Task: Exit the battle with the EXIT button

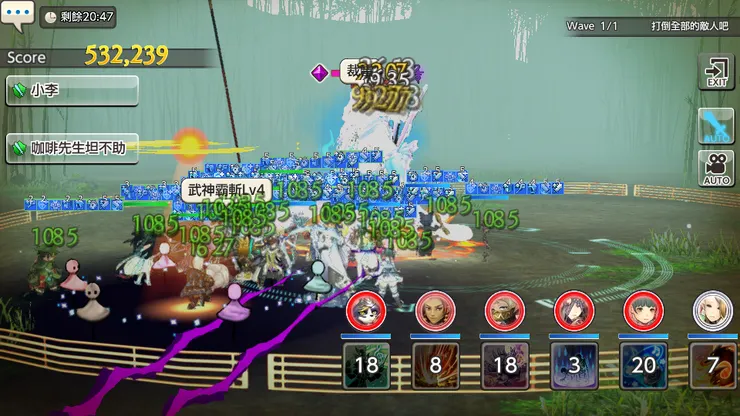Action: point(716,74)
